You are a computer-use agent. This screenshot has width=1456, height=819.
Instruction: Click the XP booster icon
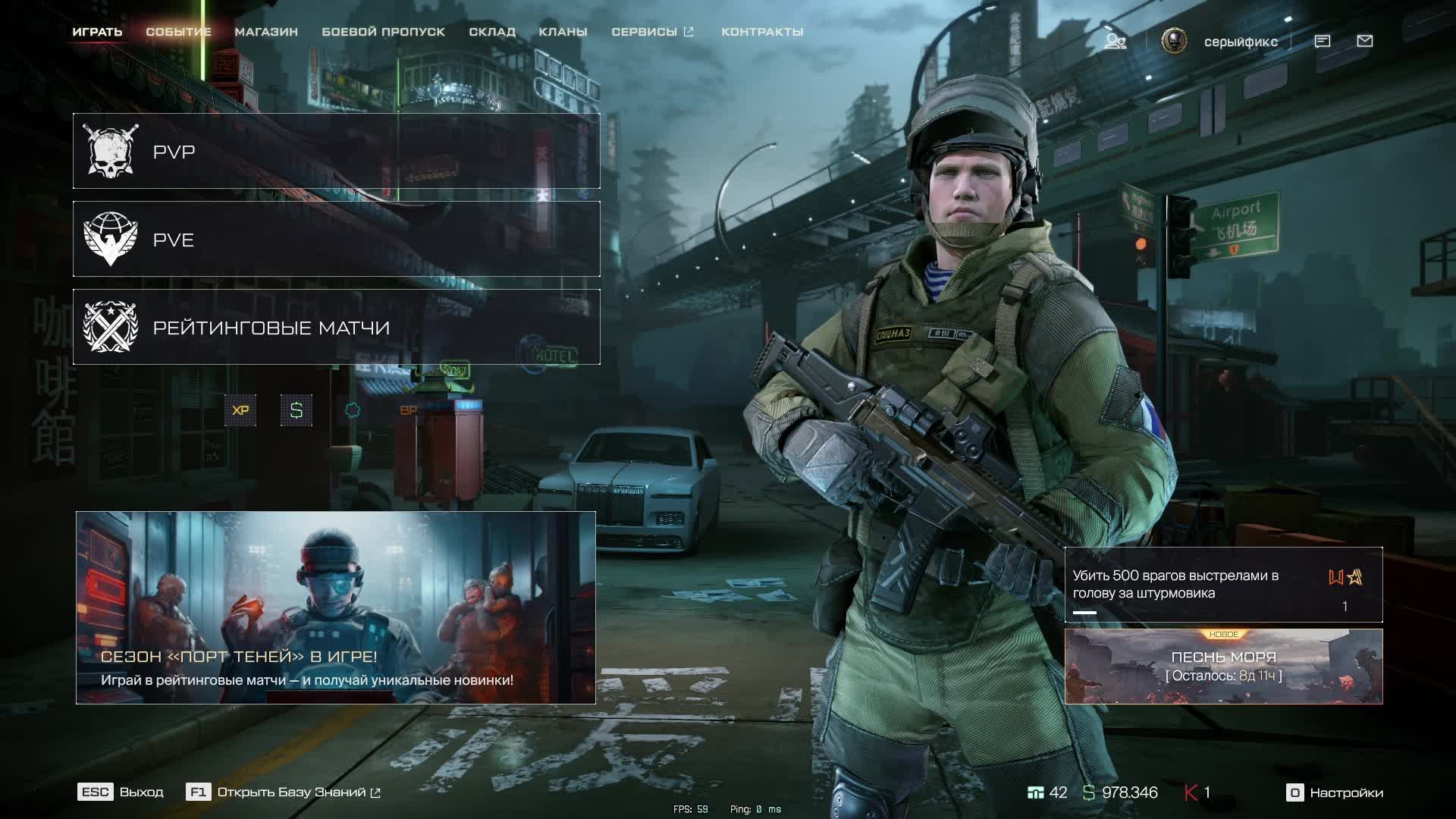240,410
